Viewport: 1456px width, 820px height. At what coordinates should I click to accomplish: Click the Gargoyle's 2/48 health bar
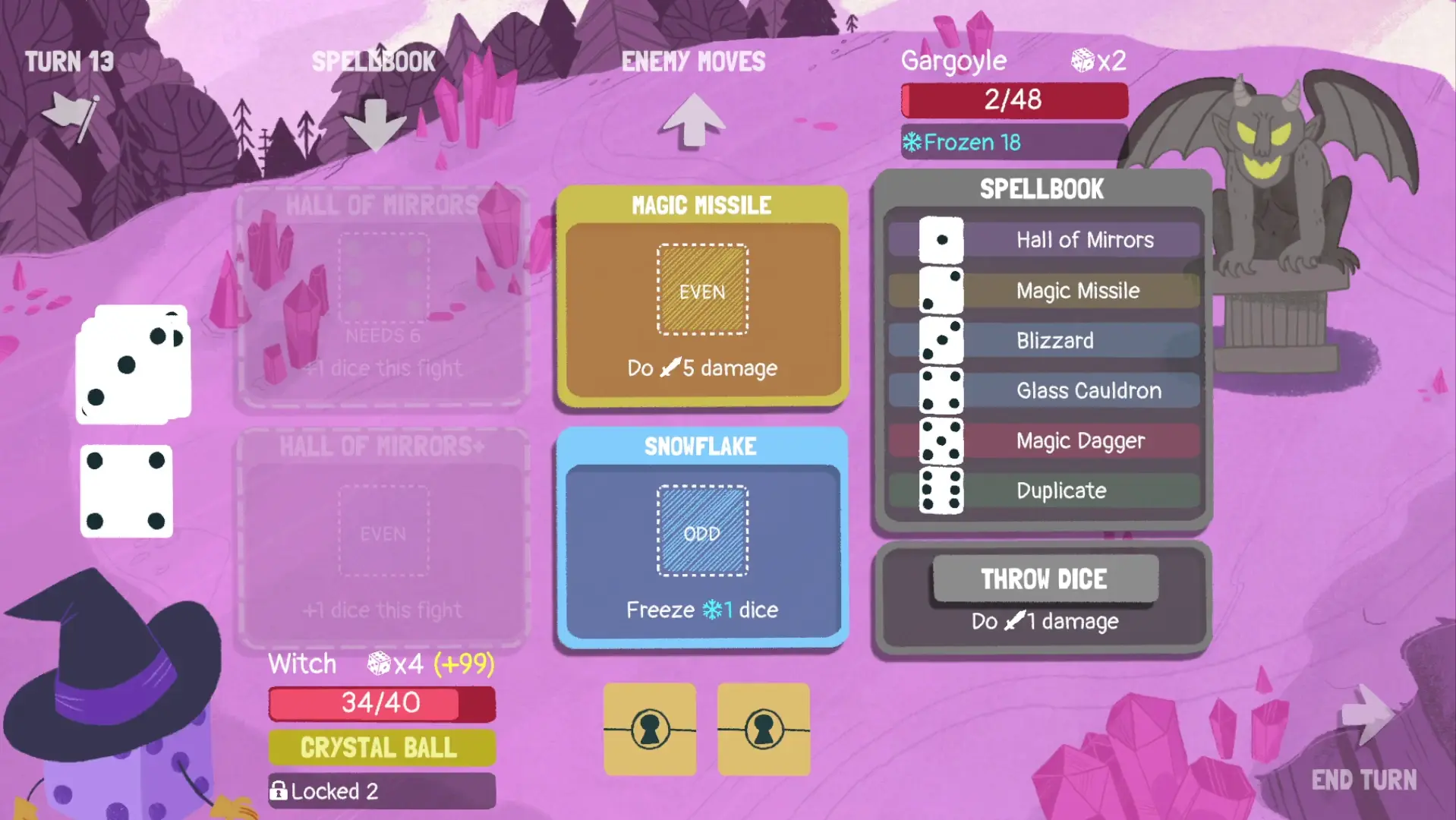pyautogui.click(x=1013, y=99)
